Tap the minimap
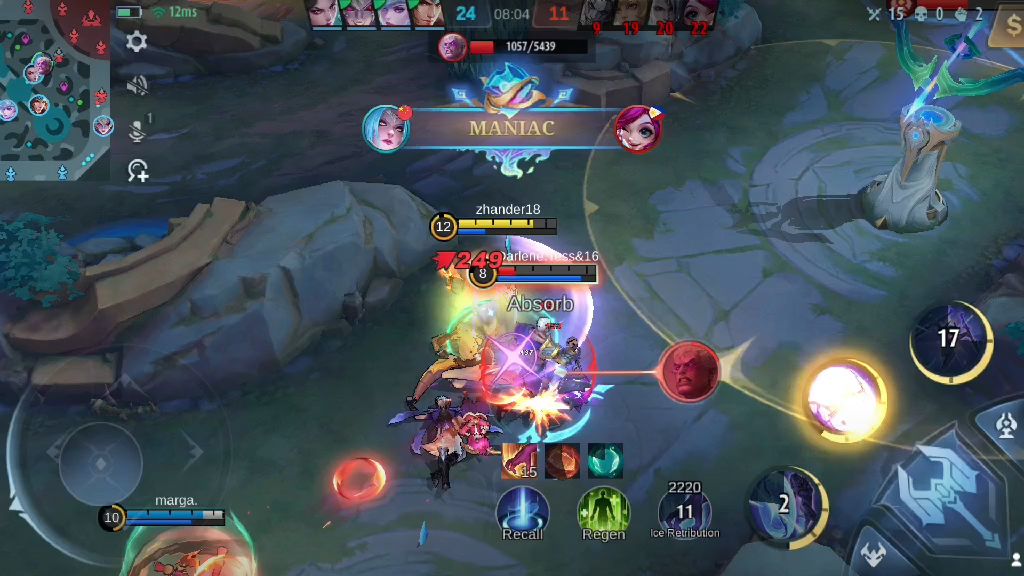1024x576 pixels. pos(55,90)
